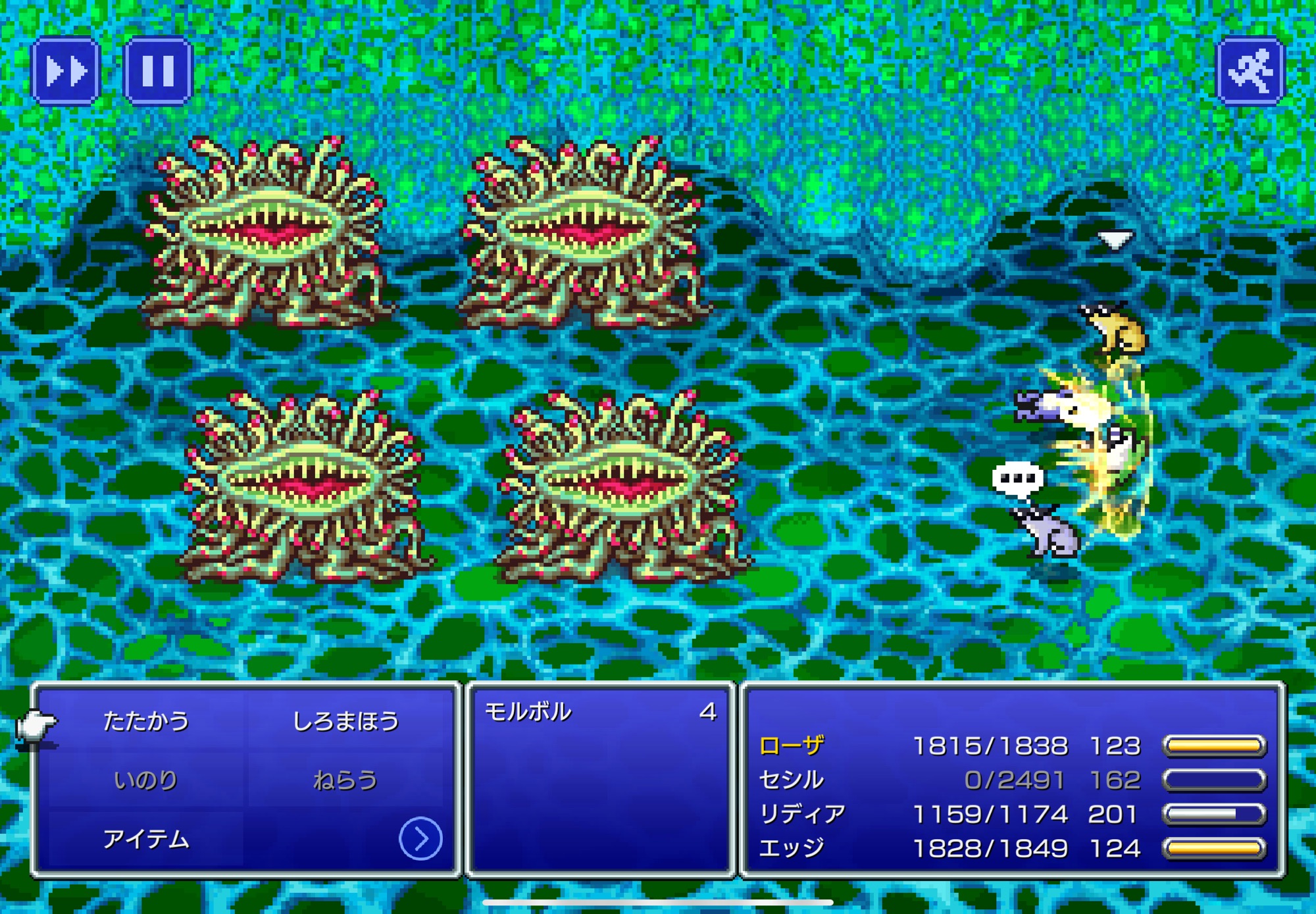Pause the battle
Screen dimensions: 1316x914
coord(158,70)
